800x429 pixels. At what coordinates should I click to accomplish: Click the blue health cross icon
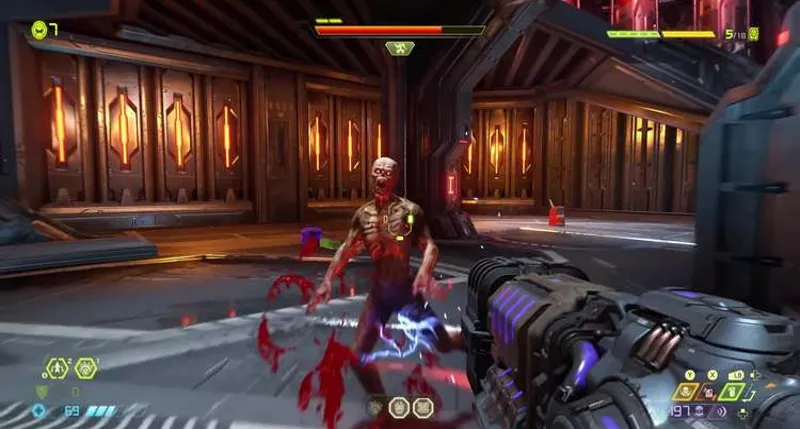tap(40, 411)
